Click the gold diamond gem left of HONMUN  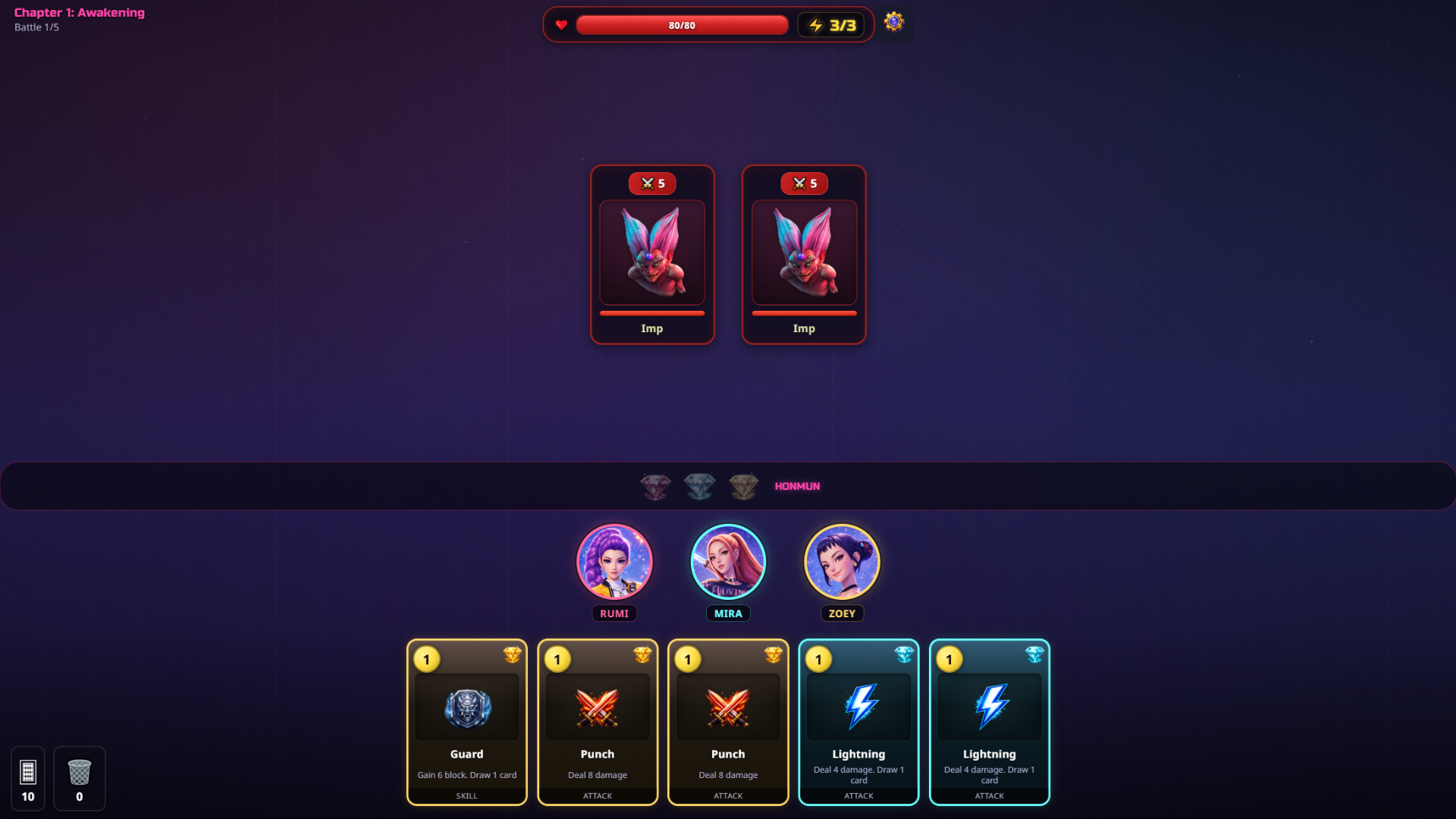click(744, 486)
